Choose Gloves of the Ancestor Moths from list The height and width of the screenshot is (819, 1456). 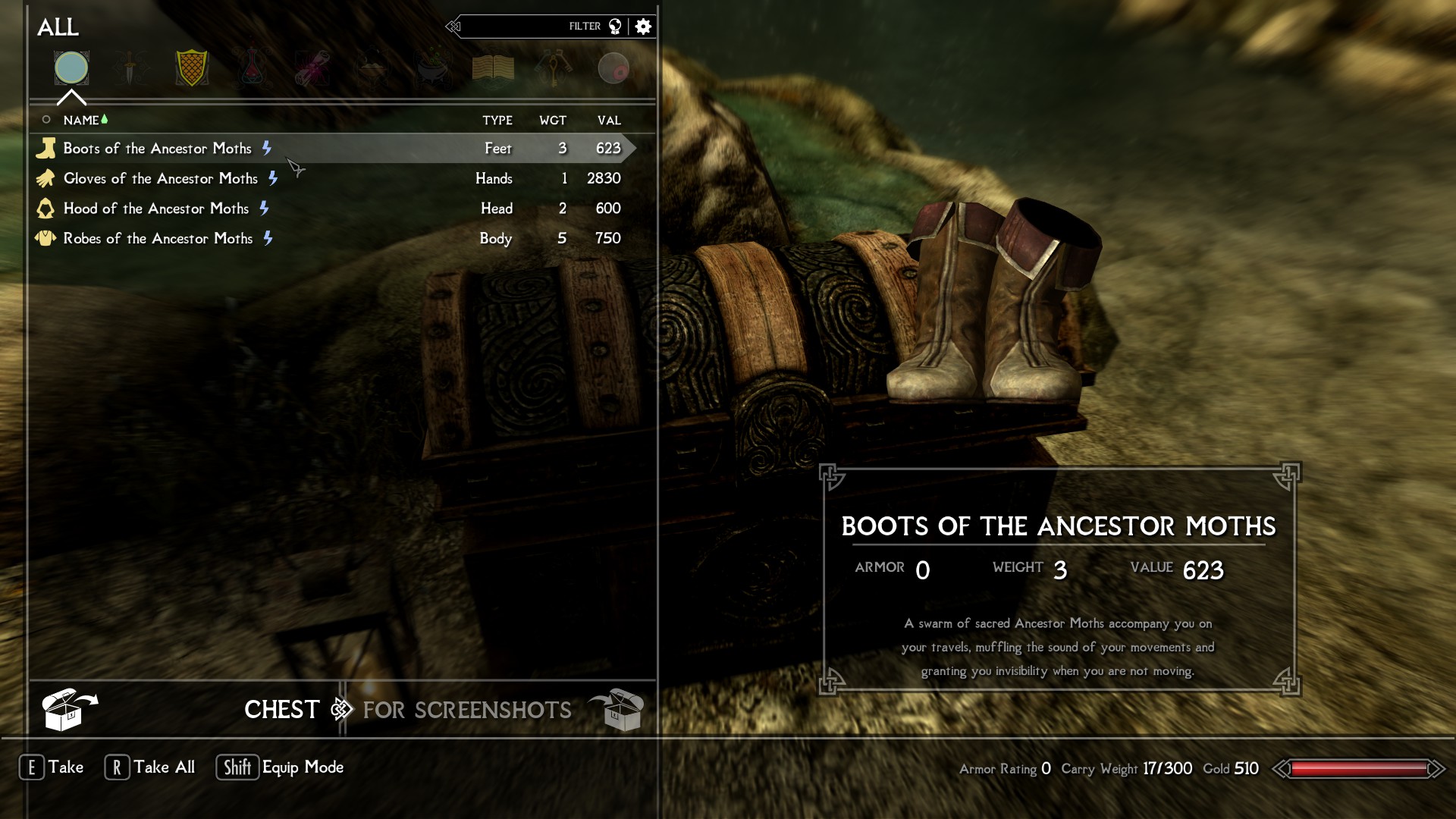click(x=160, y=179)
